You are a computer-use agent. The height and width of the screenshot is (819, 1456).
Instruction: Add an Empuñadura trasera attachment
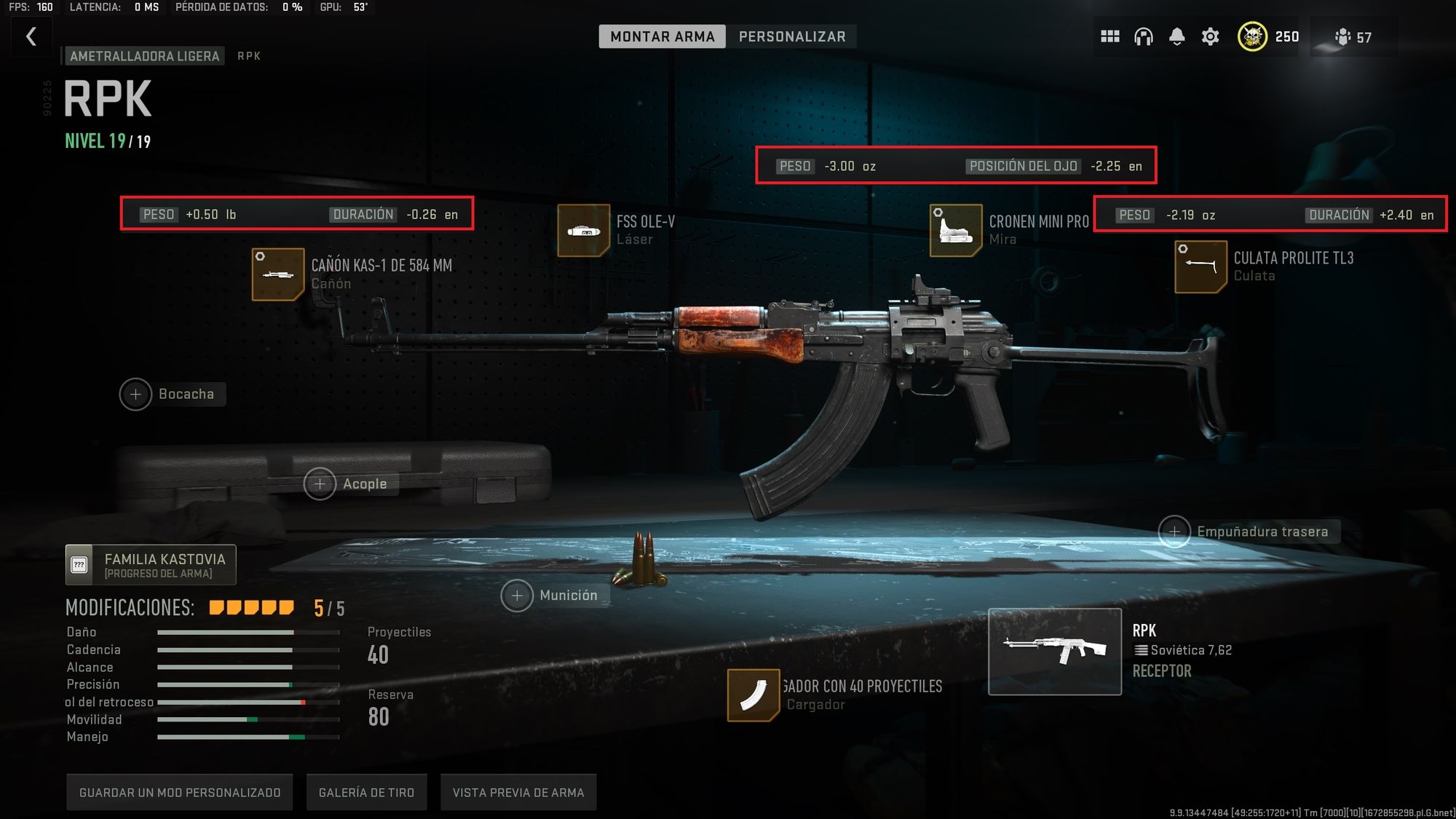[1174, 532]
